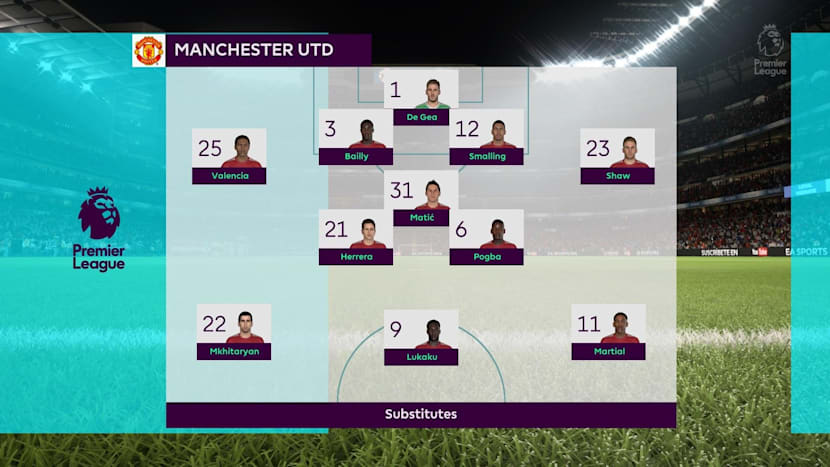Image resolution: width=830 pixels, height=467 pixels.
Task: Pick the Shaw player card
Action: (617, 157)
